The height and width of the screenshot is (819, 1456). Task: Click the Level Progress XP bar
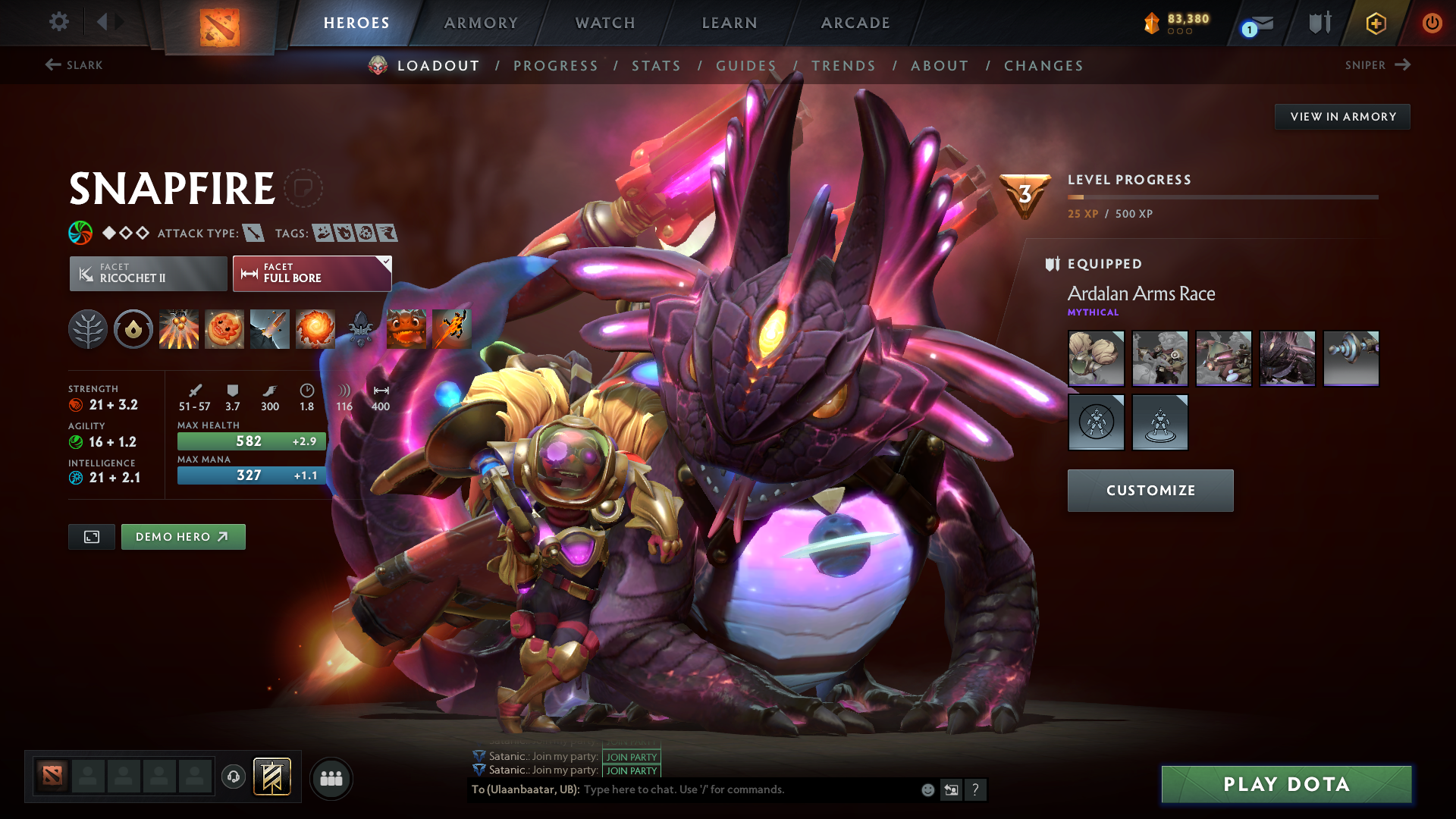(1222, 196)
